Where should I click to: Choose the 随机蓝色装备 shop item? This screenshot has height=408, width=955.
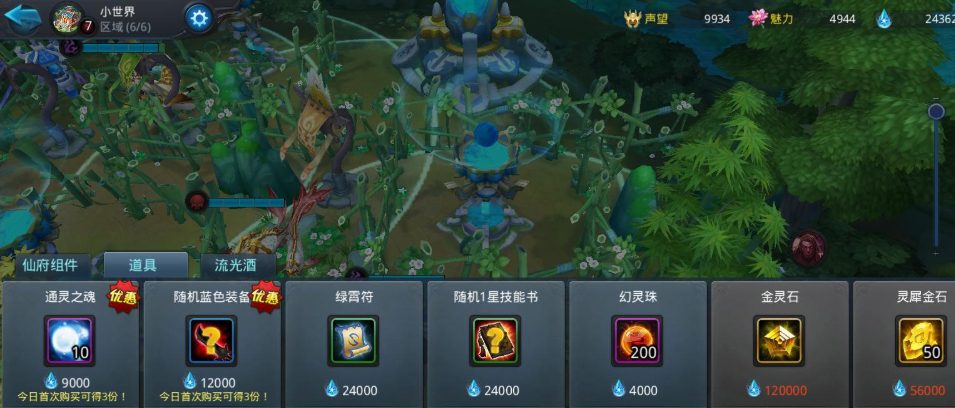pyautogui.click(x=211, y=341)
